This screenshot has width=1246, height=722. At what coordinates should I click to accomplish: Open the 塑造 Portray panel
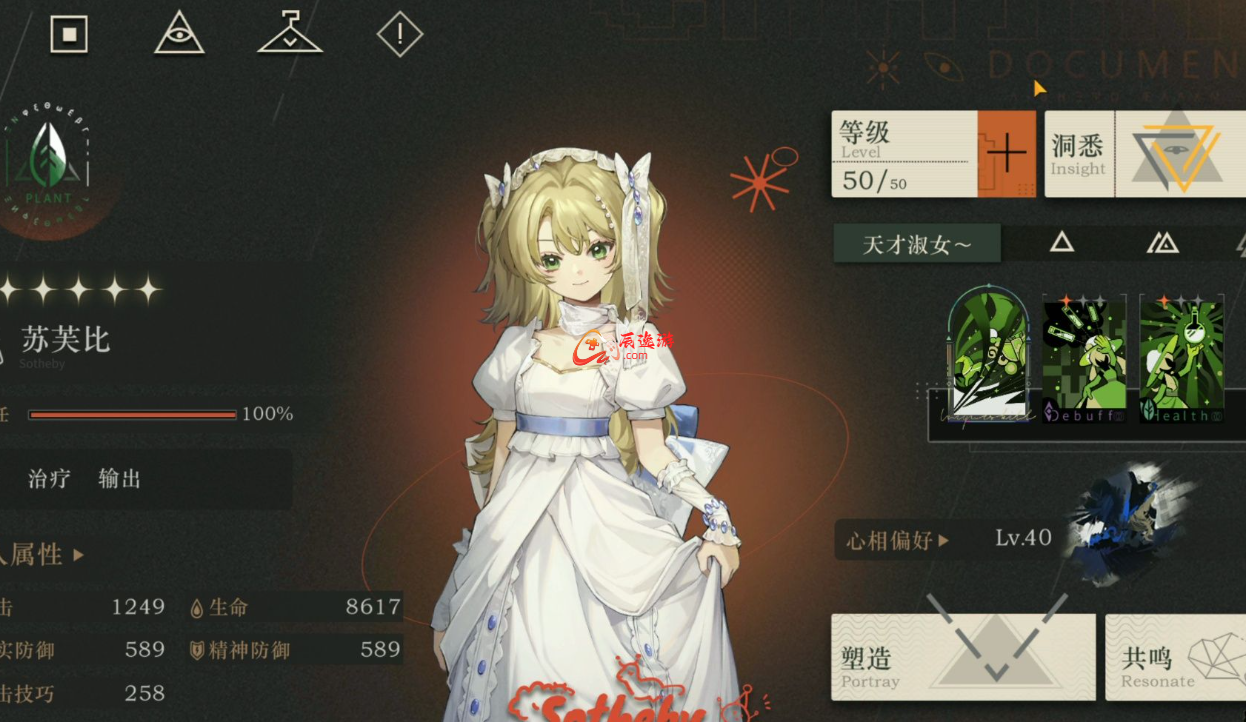click(x=963, y=657)
